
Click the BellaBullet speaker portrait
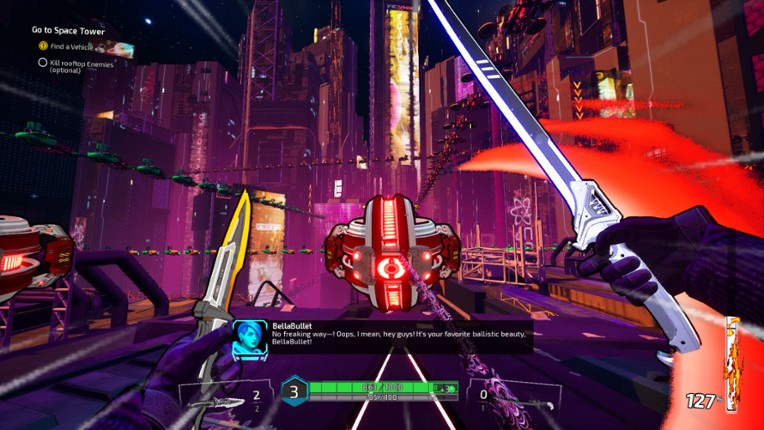[x=249, y=337]
